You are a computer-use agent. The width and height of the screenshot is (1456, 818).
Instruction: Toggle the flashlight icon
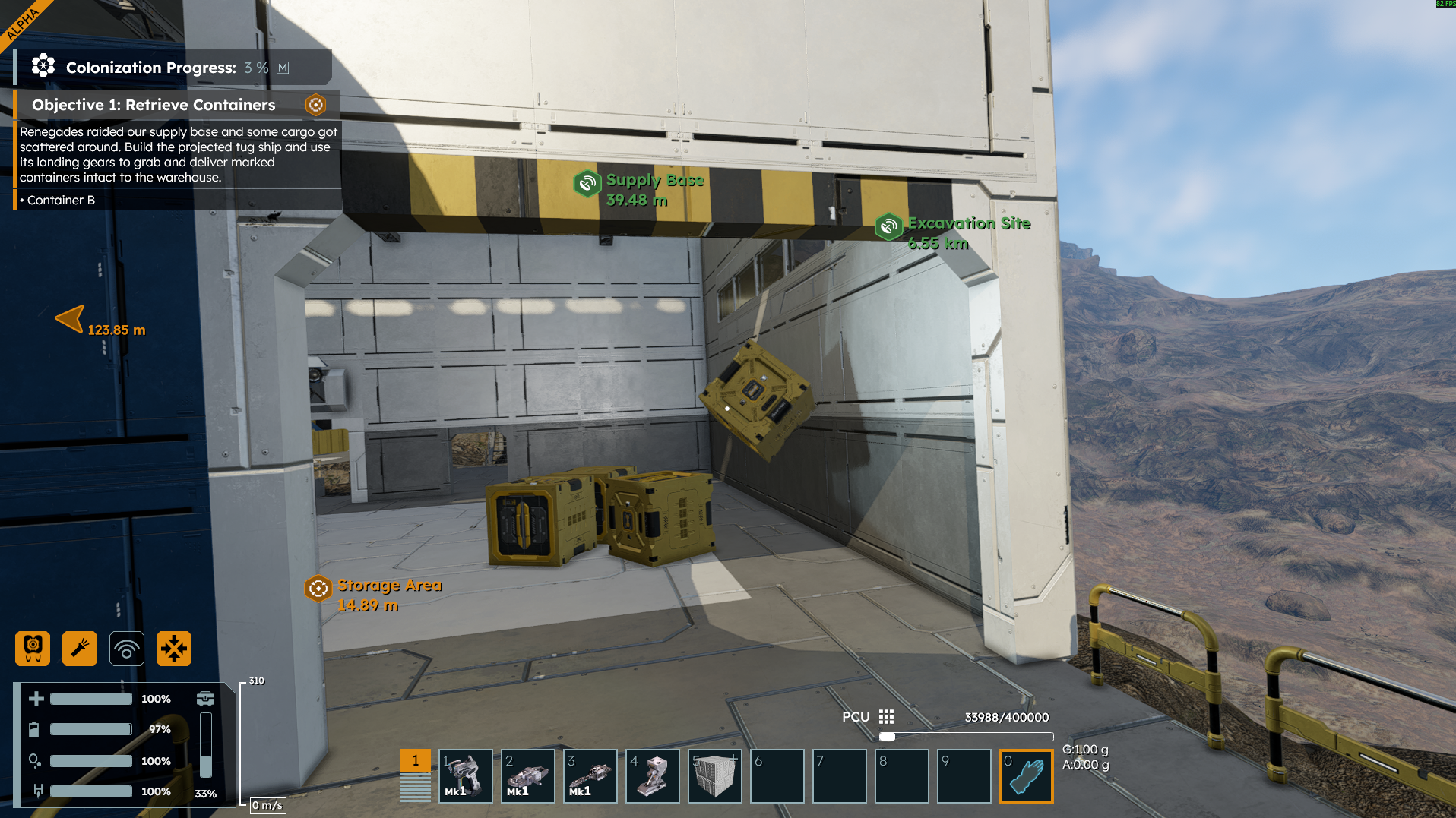coord(80,649)
